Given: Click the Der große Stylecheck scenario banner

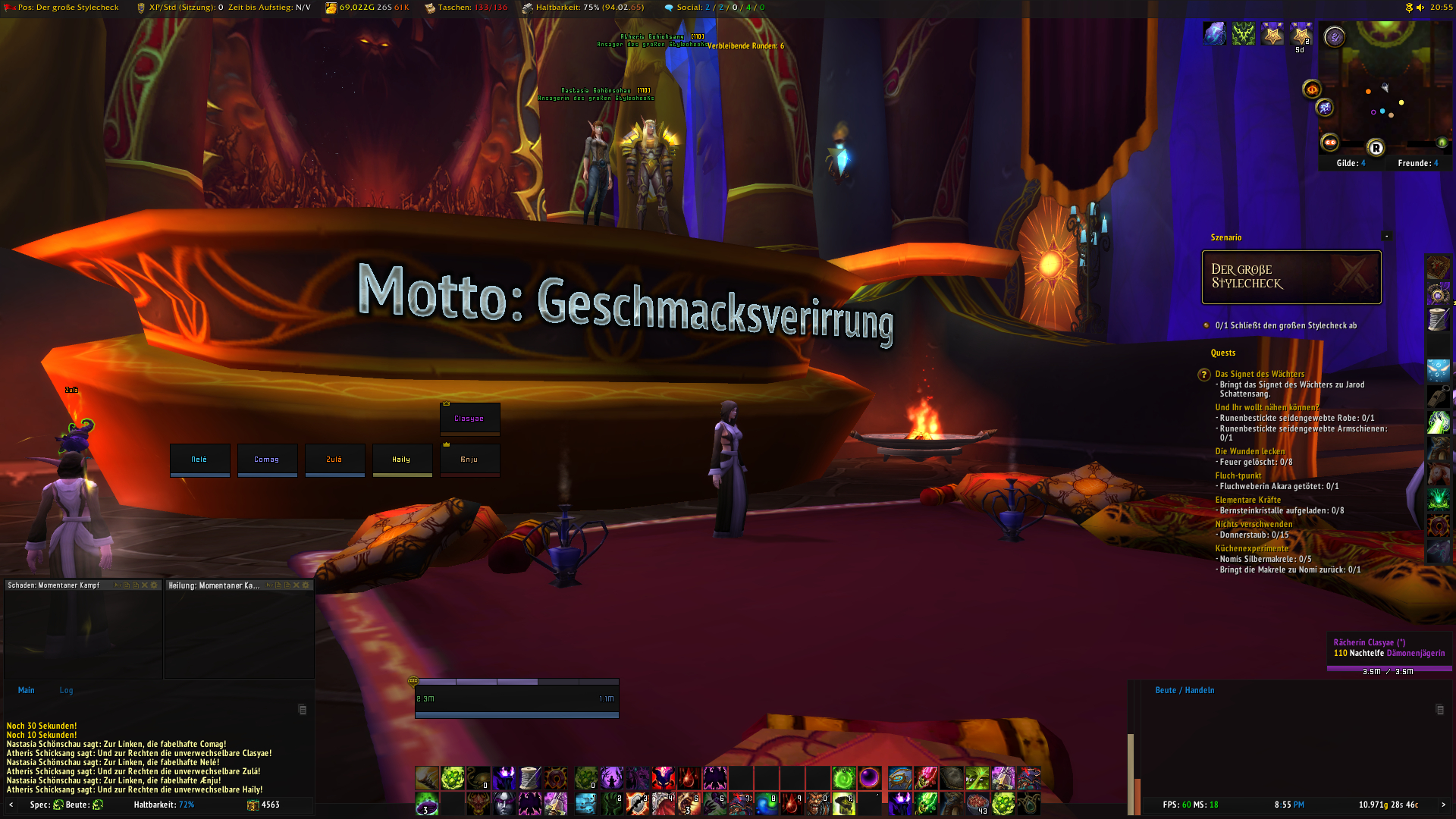Looking at the screenshot, I should (1291, 277).
